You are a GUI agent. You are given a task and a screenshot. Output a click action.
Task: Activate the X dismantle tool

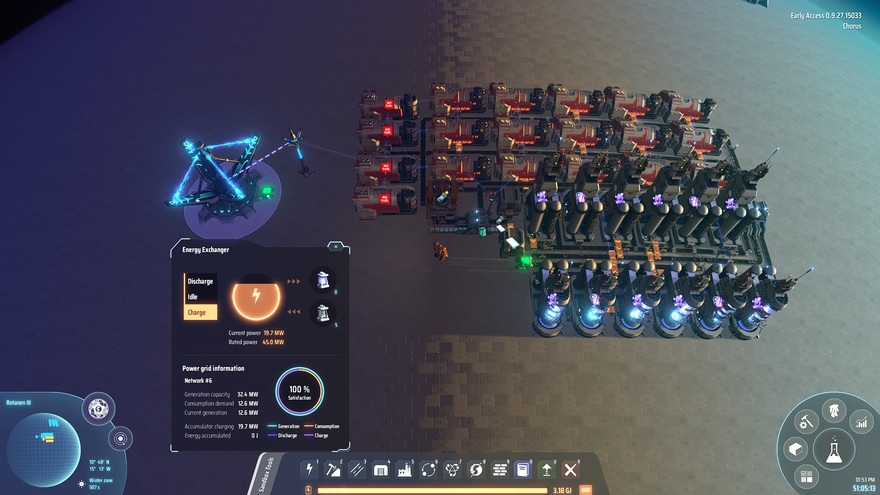coord(571,469)
